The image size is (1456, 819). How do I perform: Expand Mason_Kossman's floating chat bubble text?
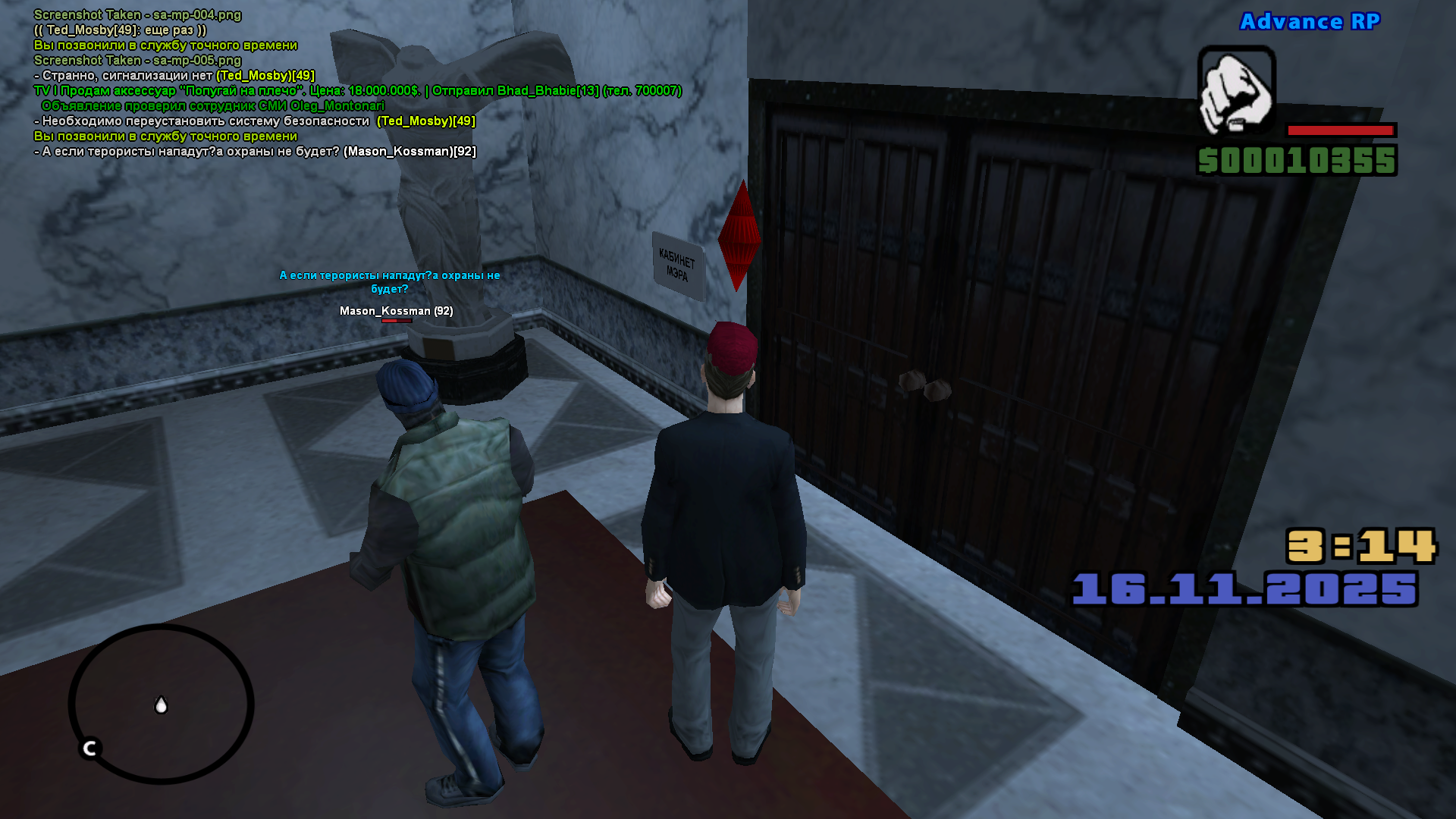[391, 282]
